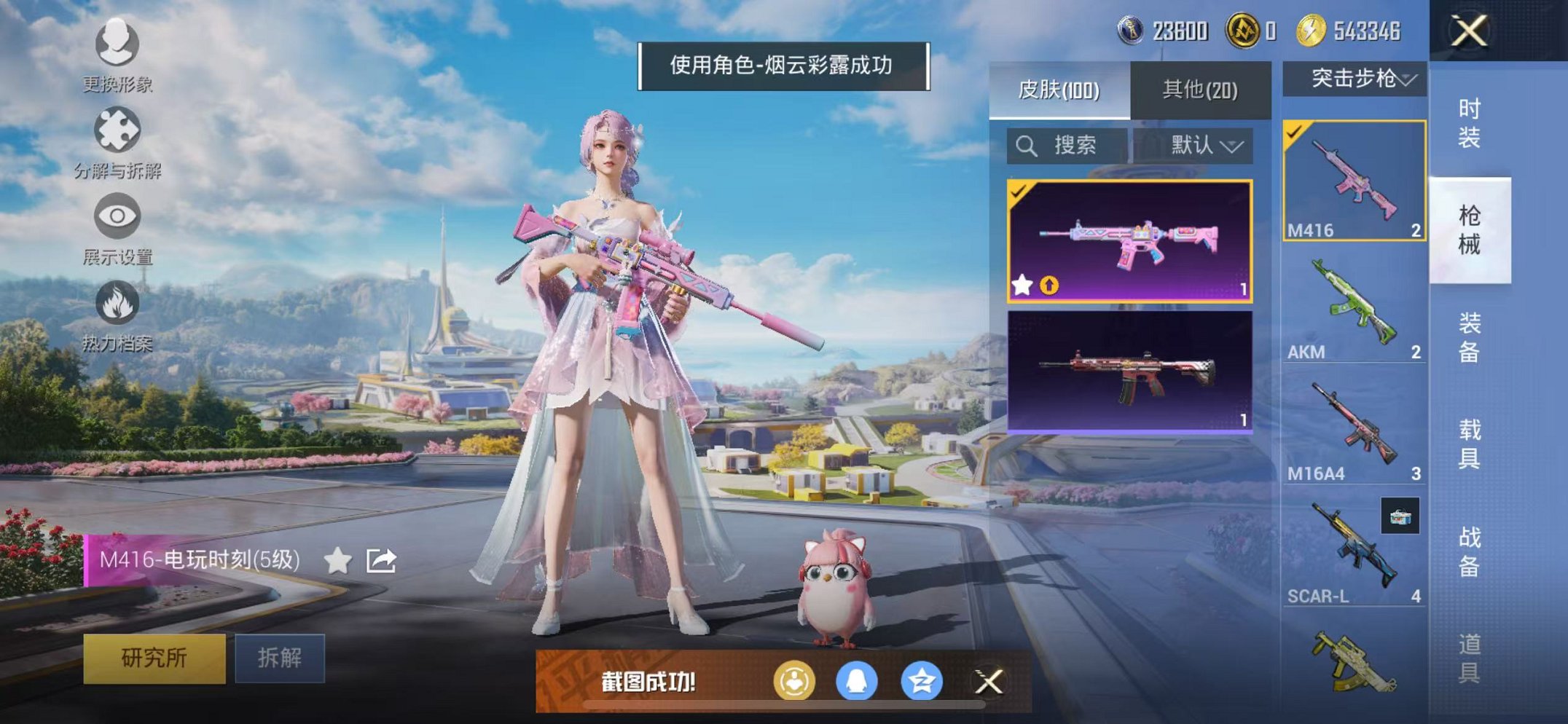Image resolution: width=1568 pixels, height=724 pixels.
Task: Open the 更换形象 character change panel
Action: pos(118,45)
